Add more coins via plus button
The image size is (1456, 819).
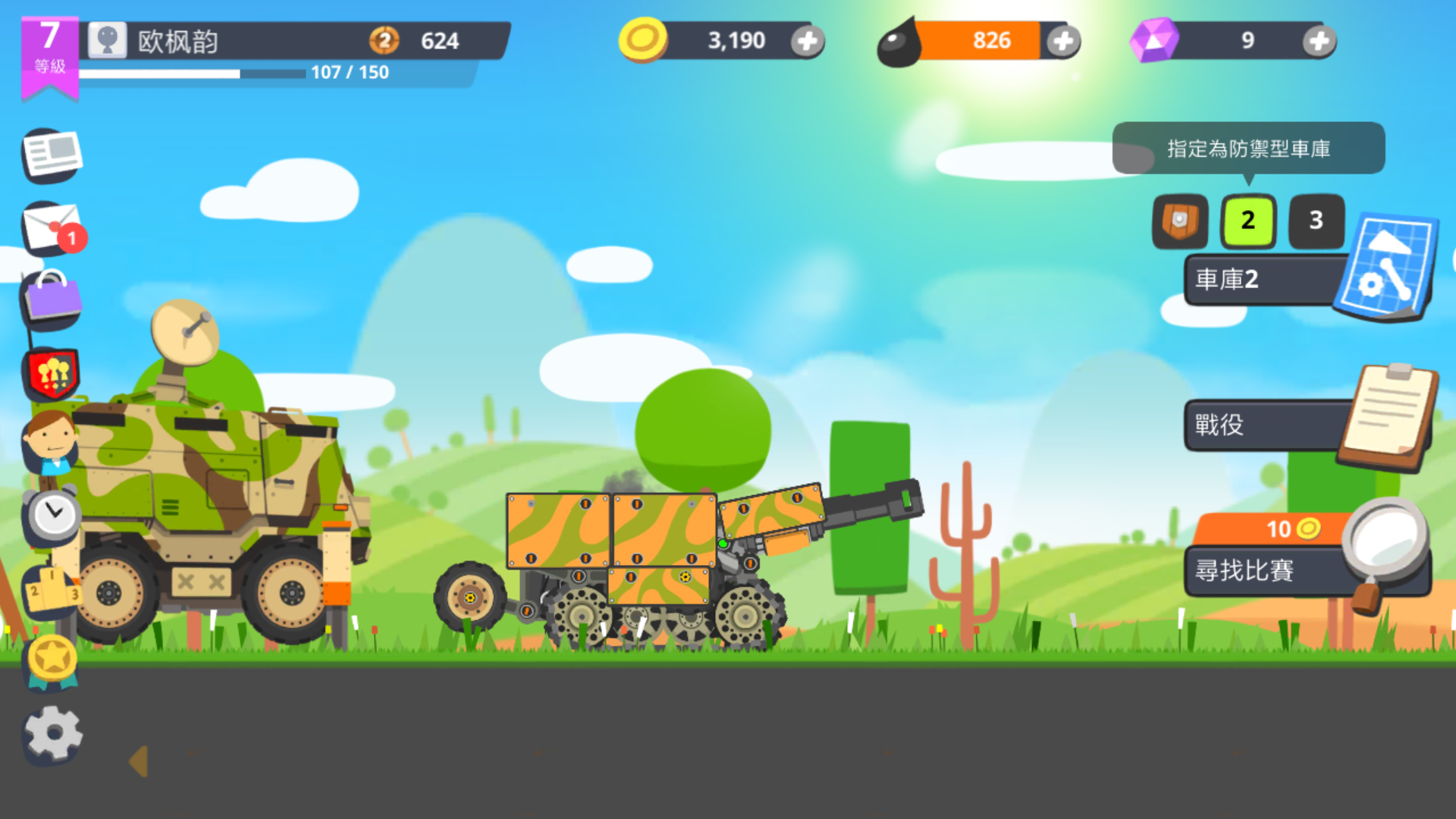click(809, 42)
